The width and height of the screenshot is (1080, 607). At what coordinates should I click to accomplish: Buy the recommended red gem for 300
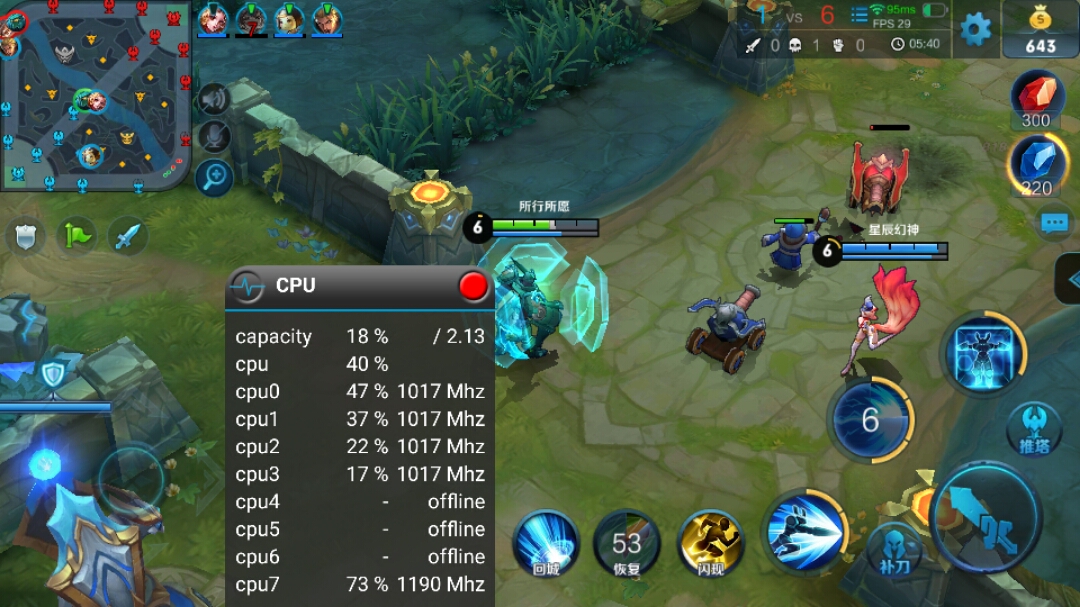1036,99
